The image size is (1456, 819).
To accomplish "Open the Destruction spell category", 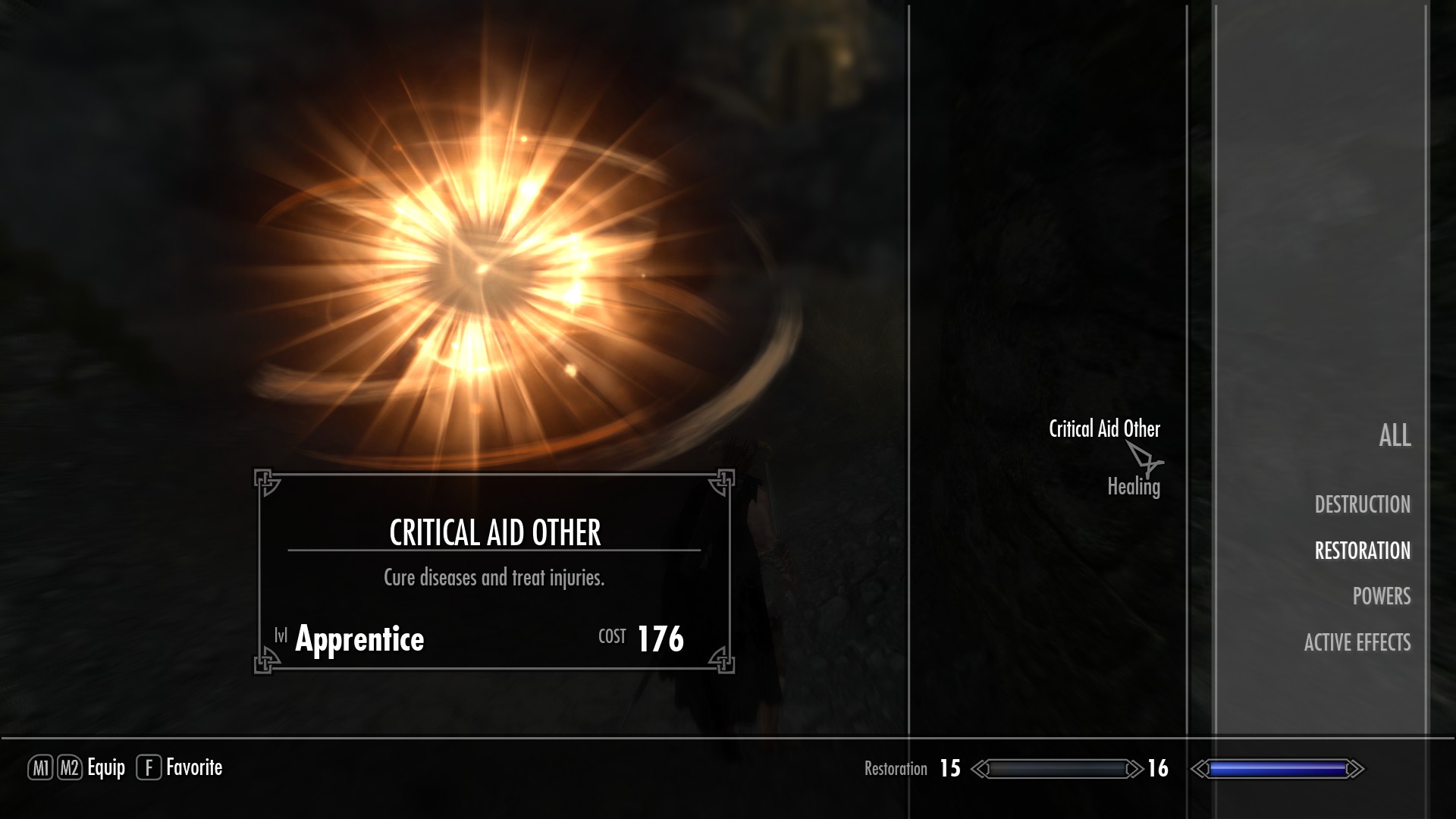I will pos(1362,504).
